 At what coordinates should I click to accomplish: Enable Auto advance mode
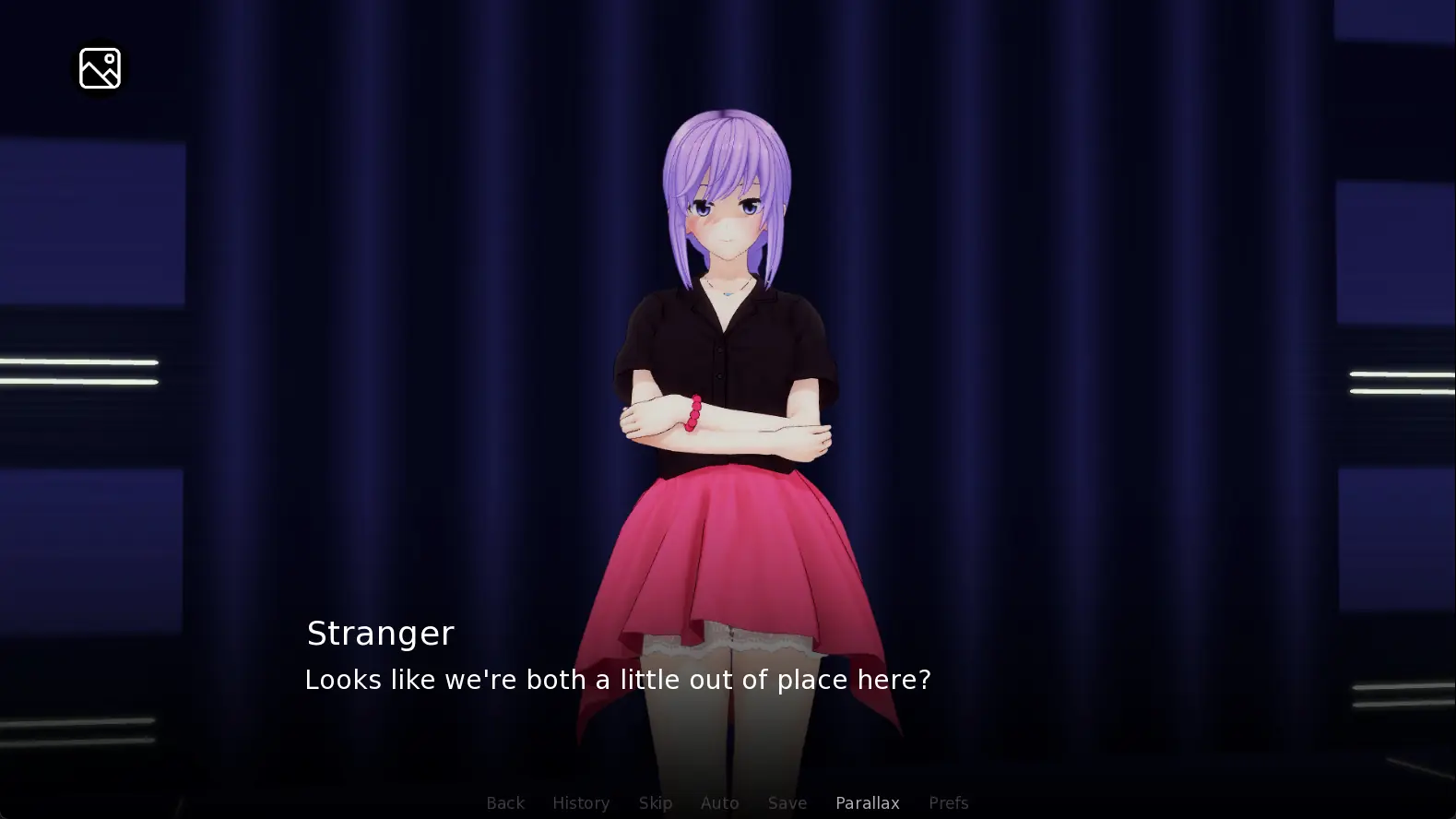(720, 803)
